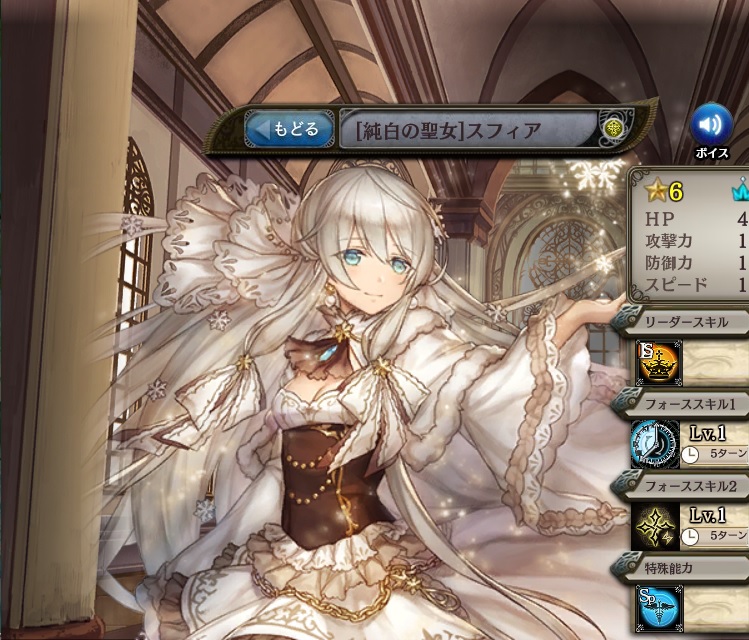Open Force Skill 2 cross-star icon
This screenshot has width=749, height=640.
[x=656, y=526]
